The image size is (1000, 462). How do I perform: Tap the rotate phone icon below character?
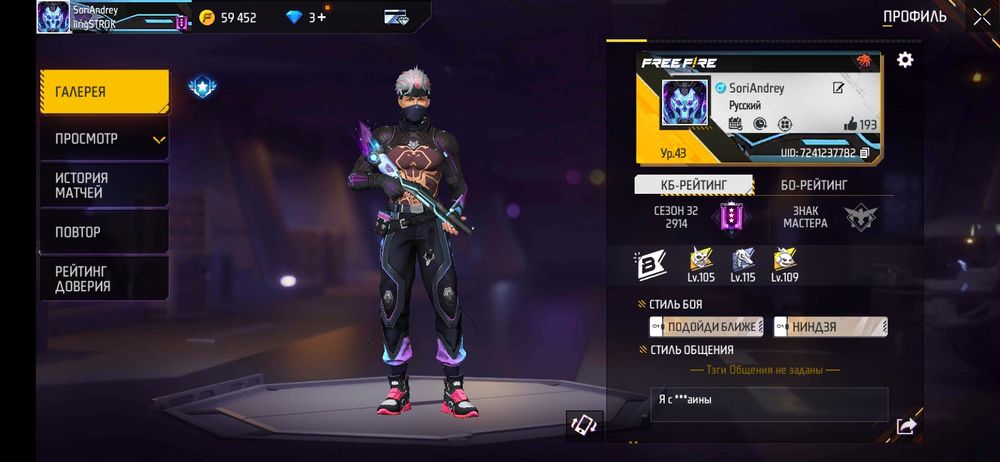[582, 425]
